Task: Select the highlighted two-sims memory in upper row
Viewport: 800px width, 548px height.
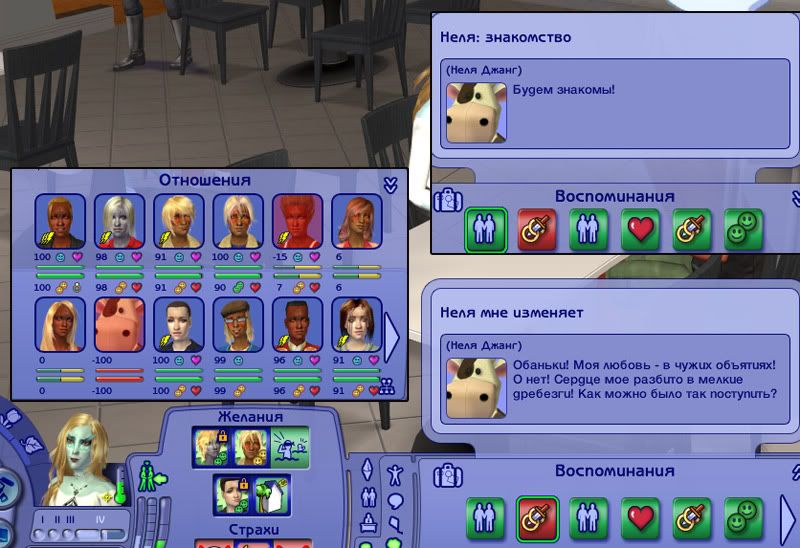Action: point(486,229)
